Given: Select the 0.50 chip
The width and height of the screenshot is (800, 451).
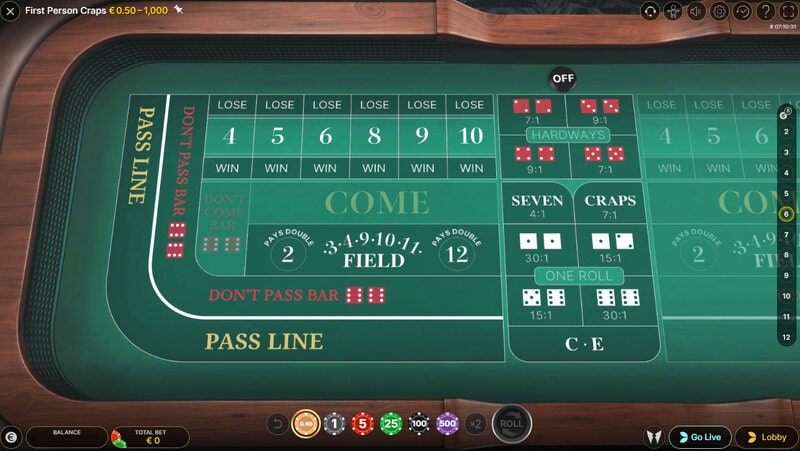Looking at the screenshot, I should (305, 424).
